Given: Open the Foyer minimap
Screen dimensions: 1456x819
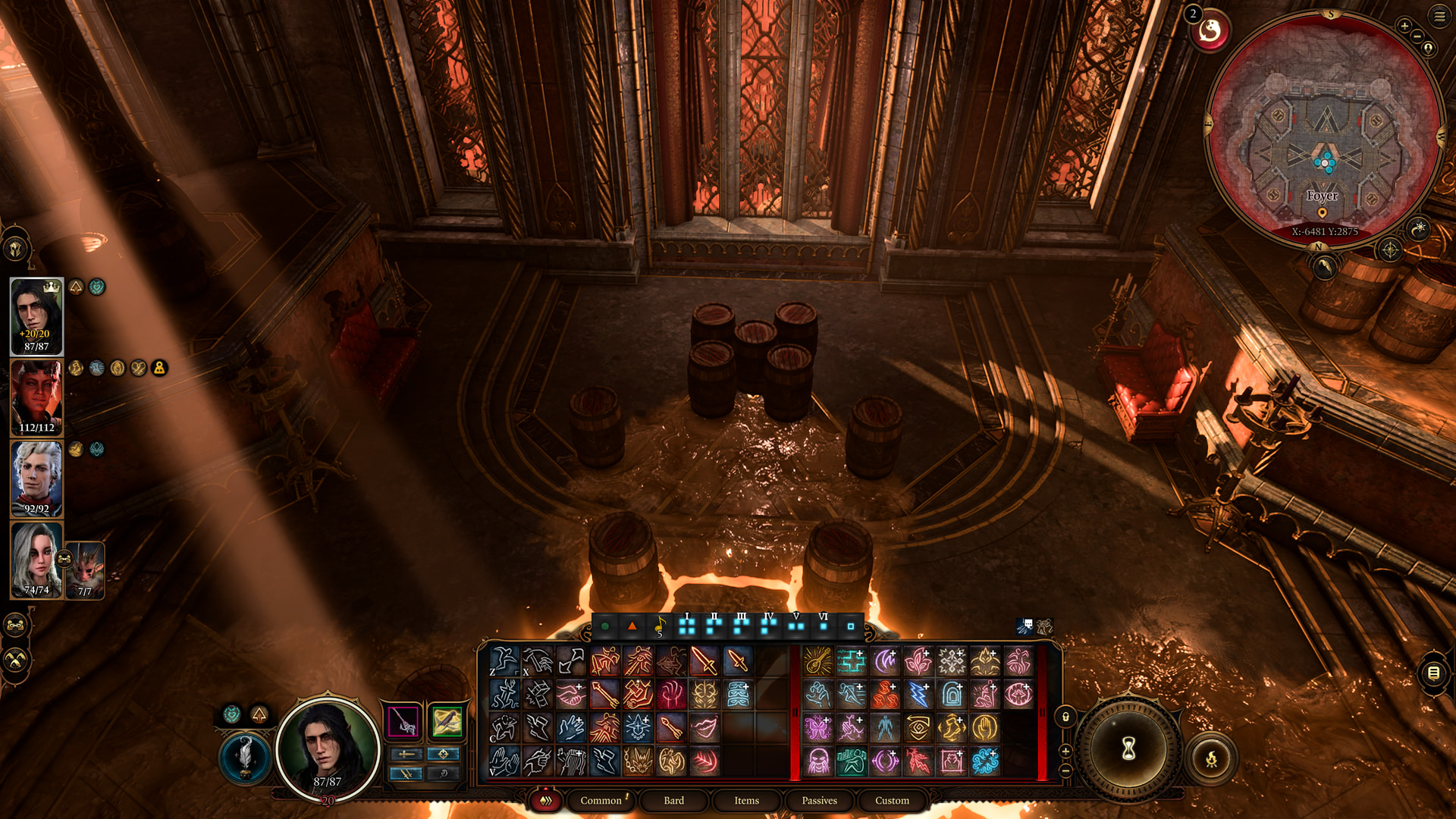Looking at the screenshot, I should coord(1324,130).
